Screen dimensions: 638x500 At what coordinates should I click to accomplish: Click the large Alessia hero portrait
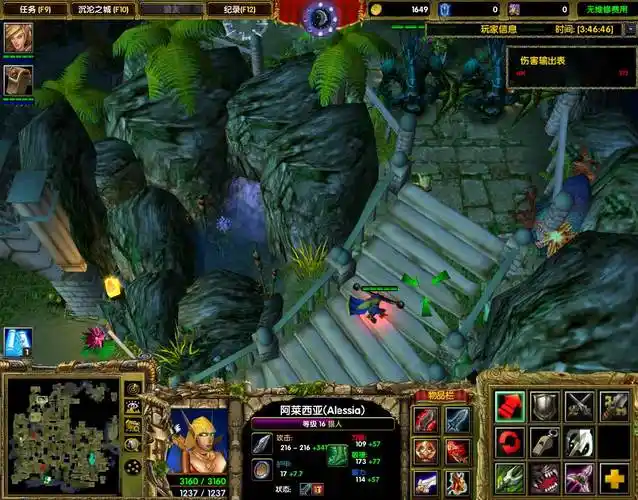pyautogui.click(x=198, y=439)
